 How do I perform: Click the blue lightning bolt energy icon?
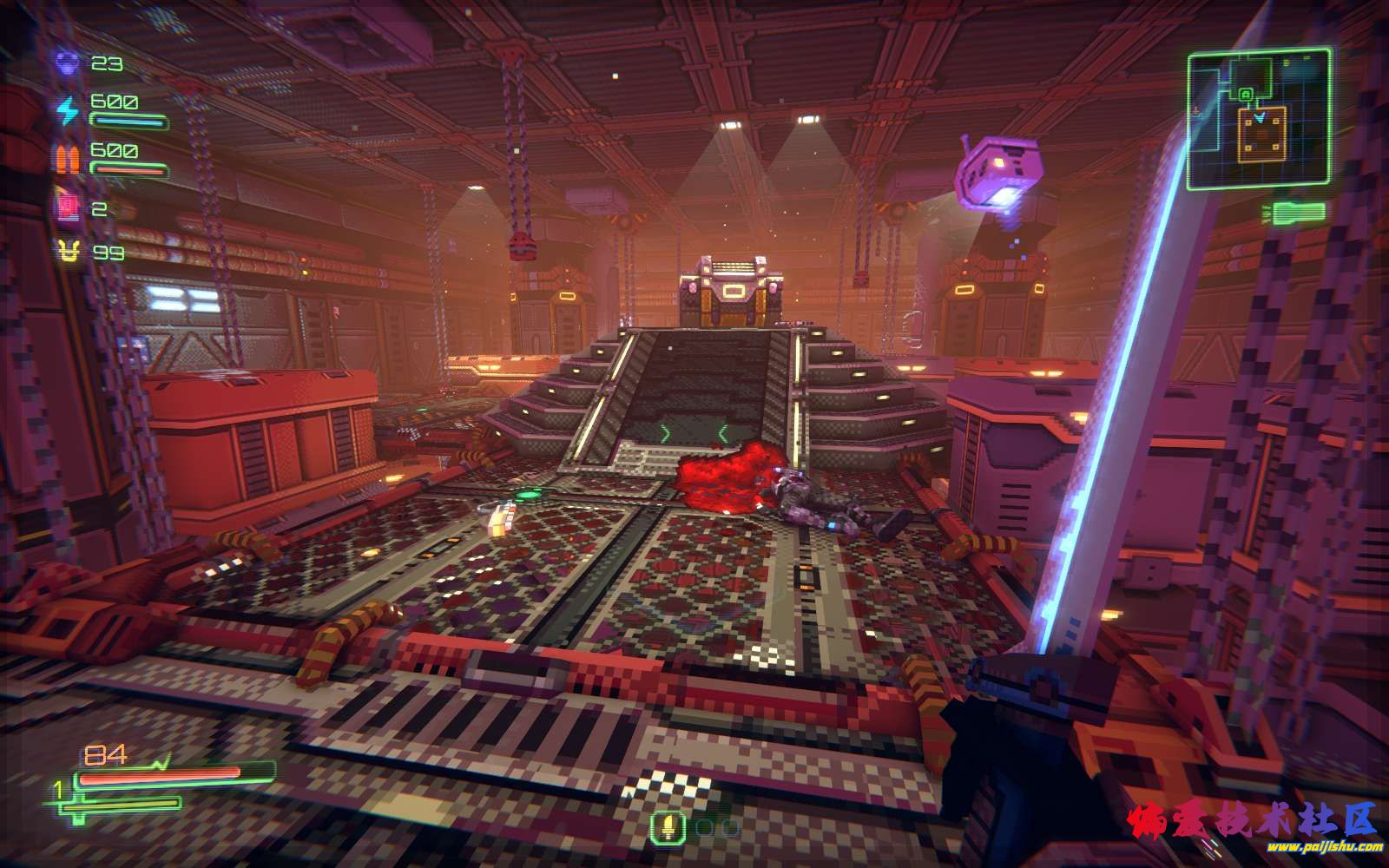pyautogui.click(x=68, y=110)
